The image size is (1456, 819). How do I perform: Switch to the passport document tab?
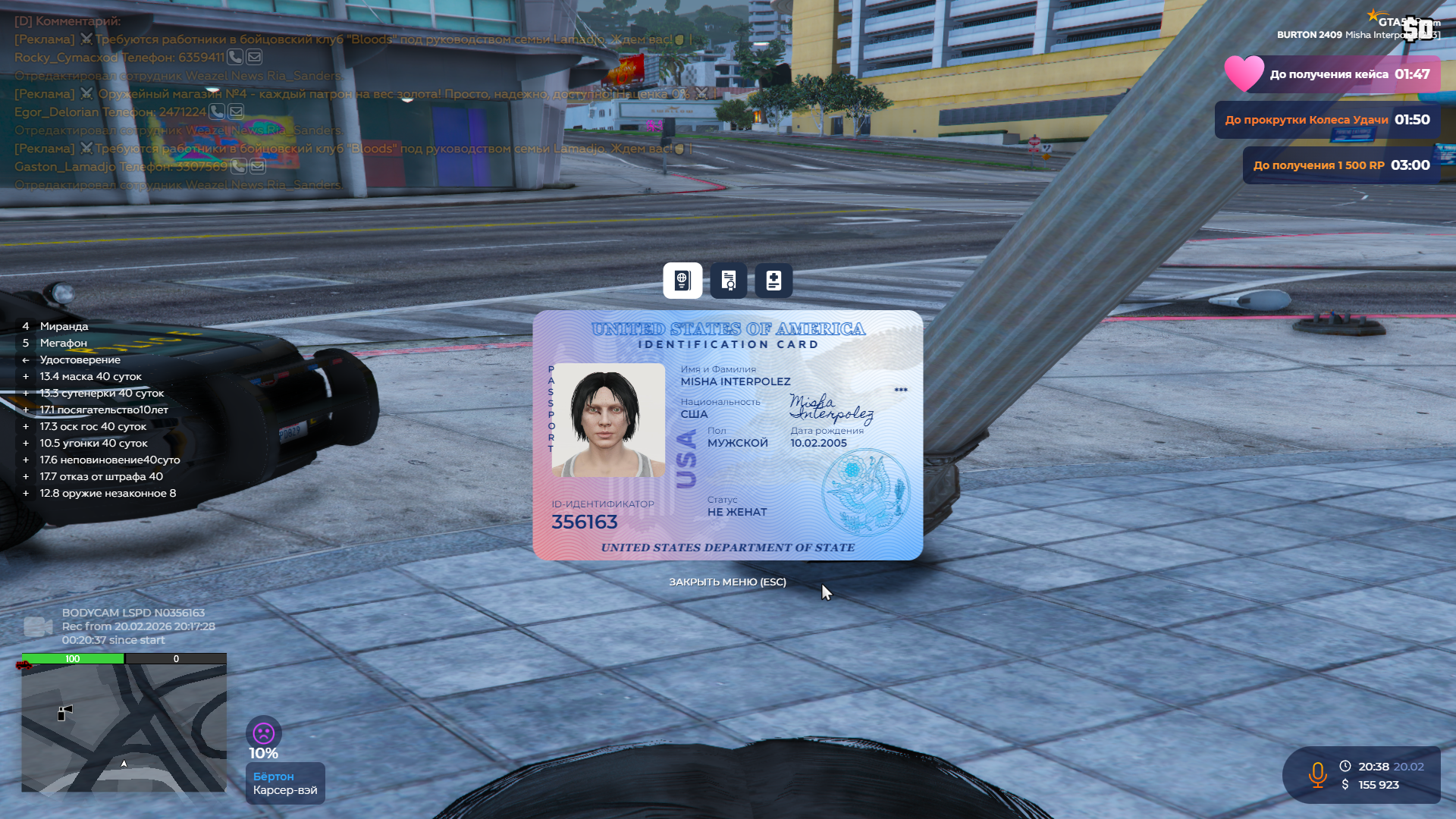pyautogui.click(x=682, y=281)
